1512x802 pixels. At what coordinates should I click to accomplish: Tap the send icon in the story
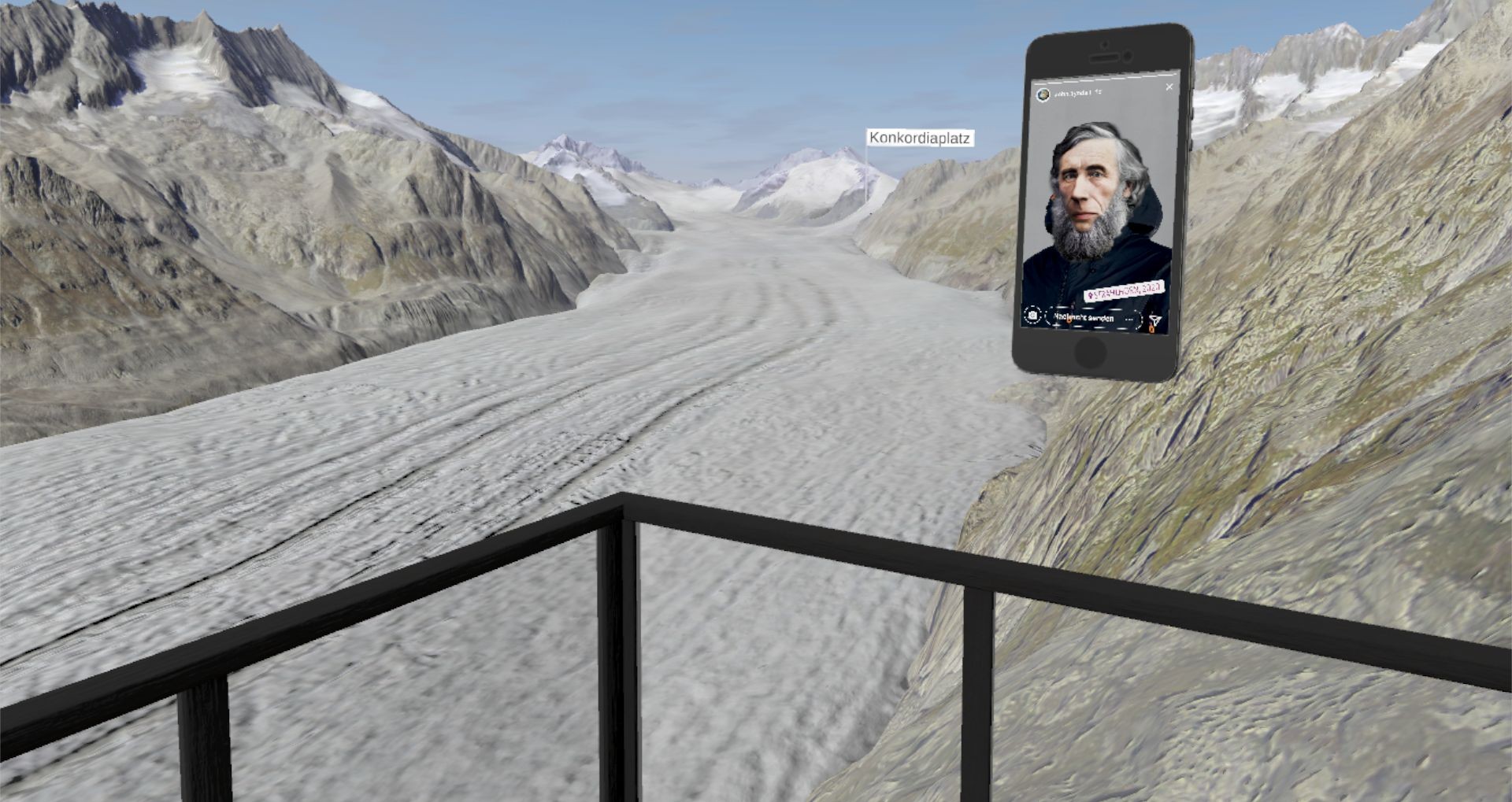coord(1154,321)
